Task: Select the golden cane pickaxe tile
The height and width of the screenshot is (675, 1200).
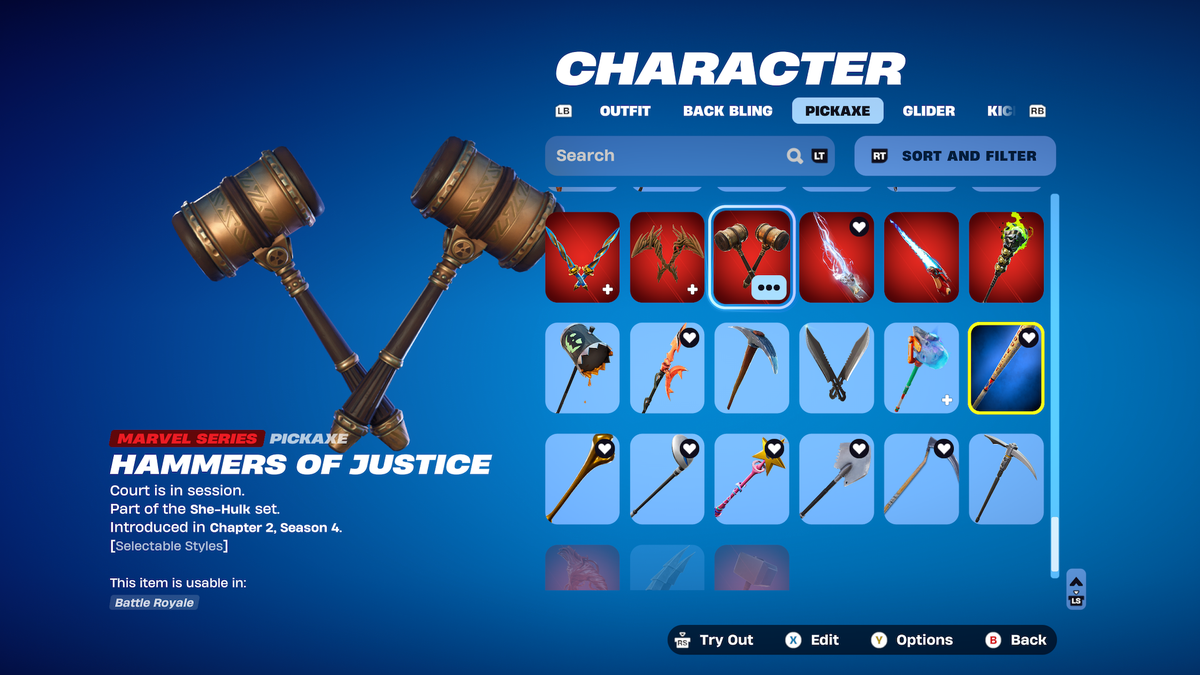Action: [582, 479]
